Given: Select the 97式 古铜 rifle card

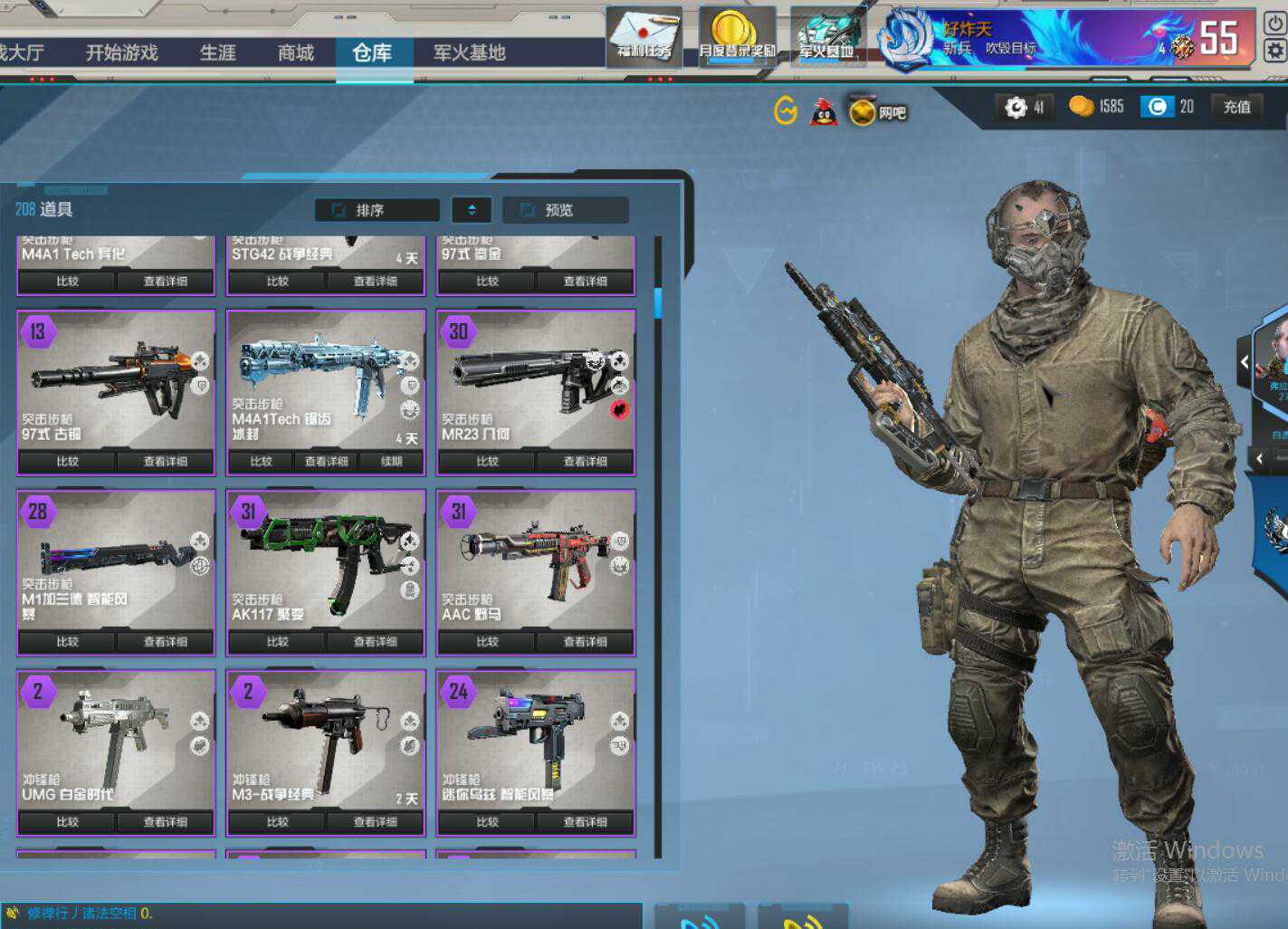Looking at the screenshot, I should coord(116,380).
